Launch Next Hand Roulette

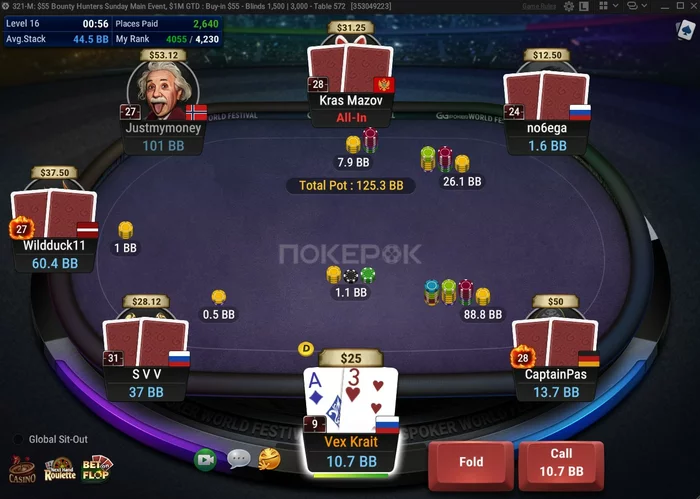point(60,468)
